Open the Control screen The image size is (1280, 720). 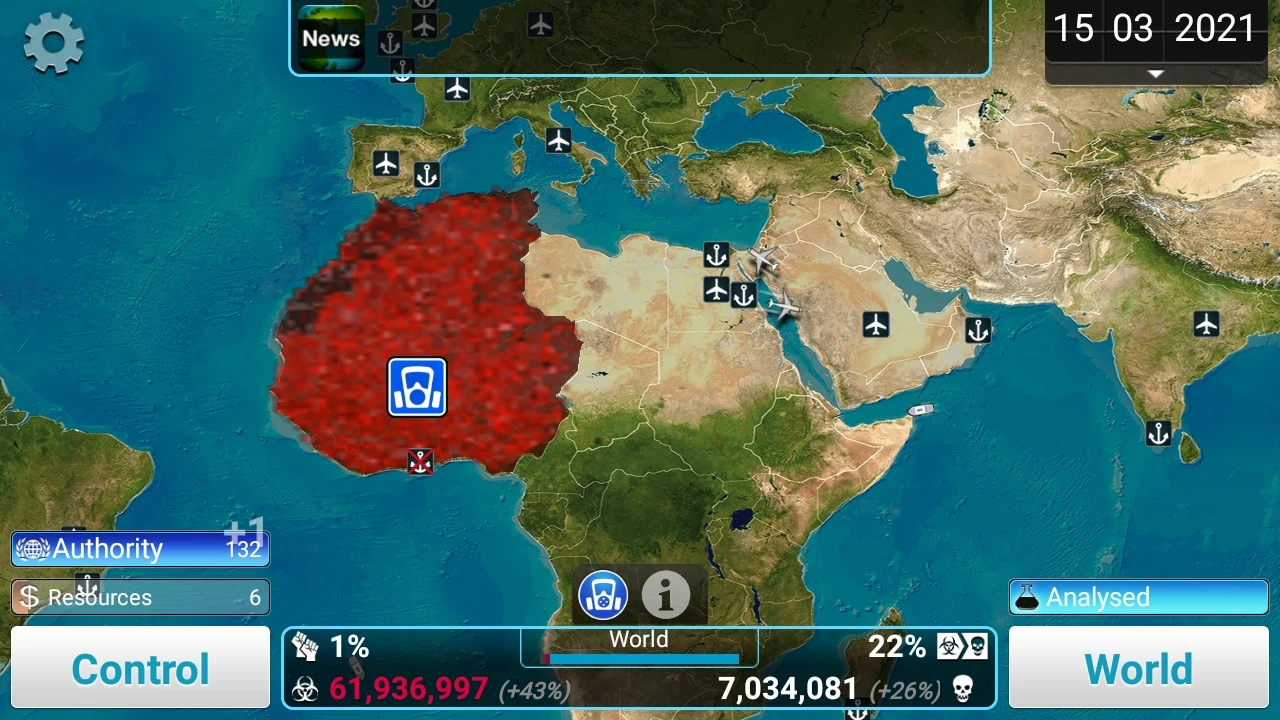tap(140, 668)
